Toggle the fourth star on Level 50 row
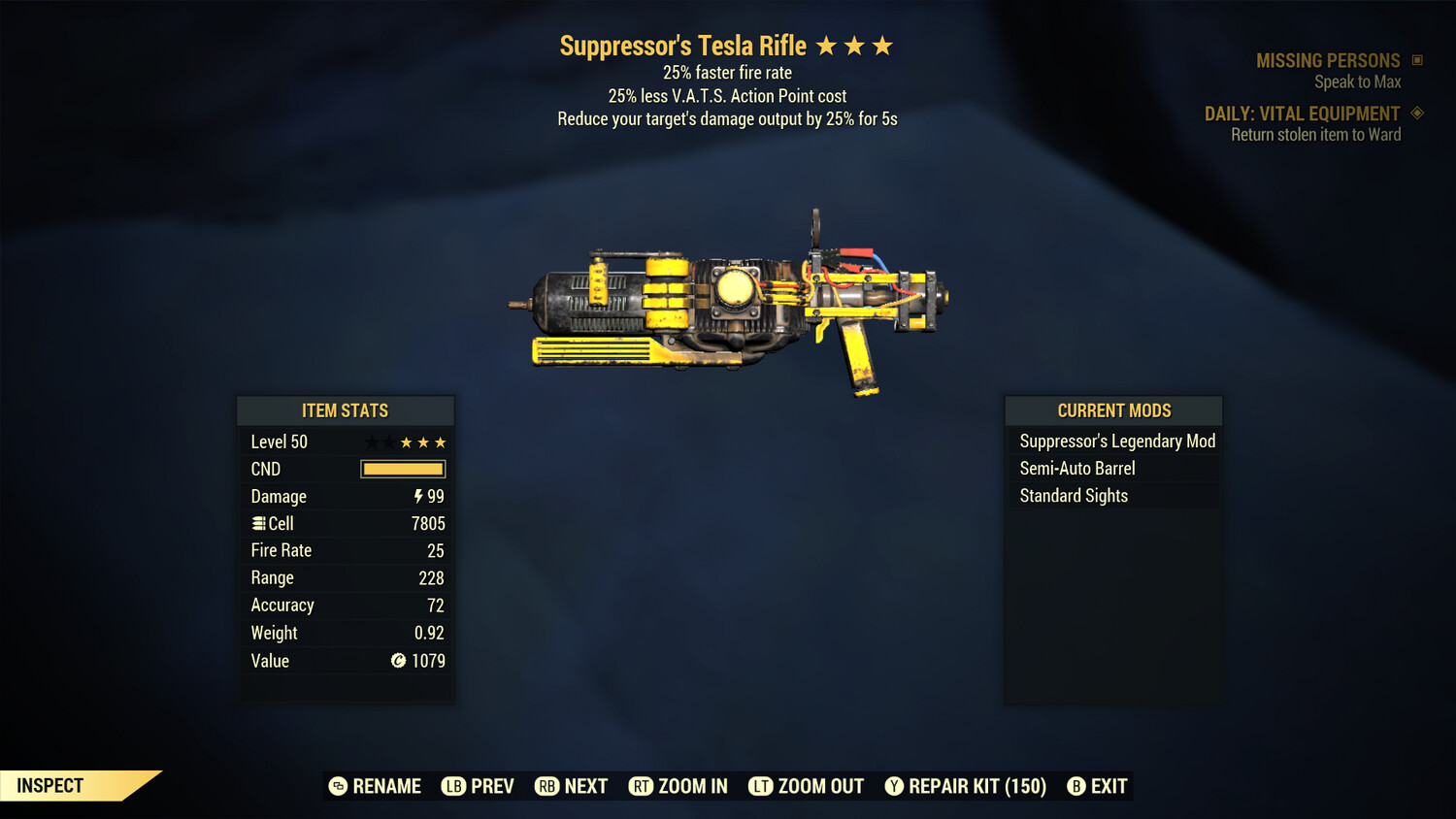Image resolution: width=1456 pixels, height=819 pixels. pyautogui.click(x=422, y=442)
